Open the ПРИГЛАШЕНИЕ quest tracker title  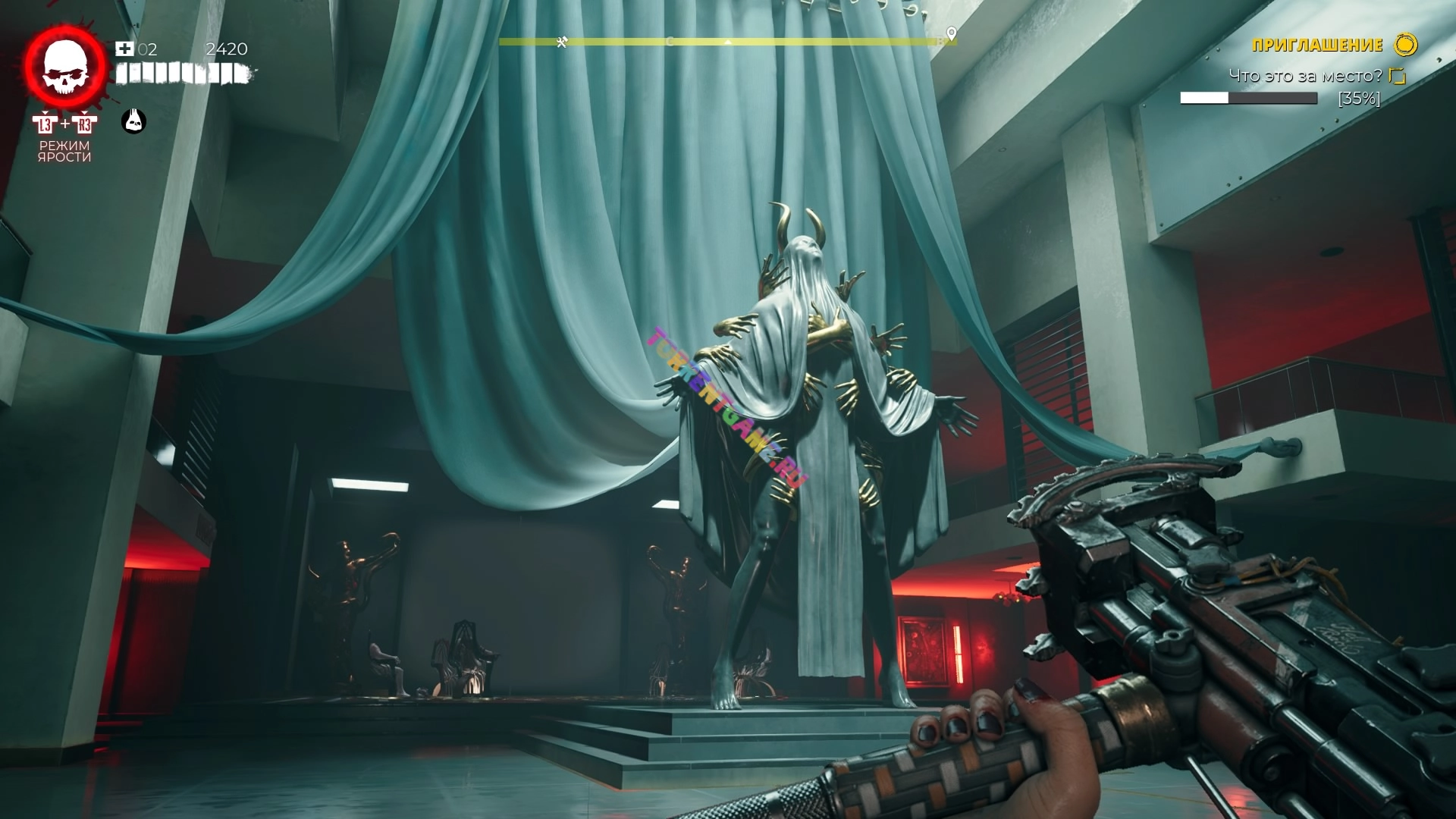[1317, 45]
